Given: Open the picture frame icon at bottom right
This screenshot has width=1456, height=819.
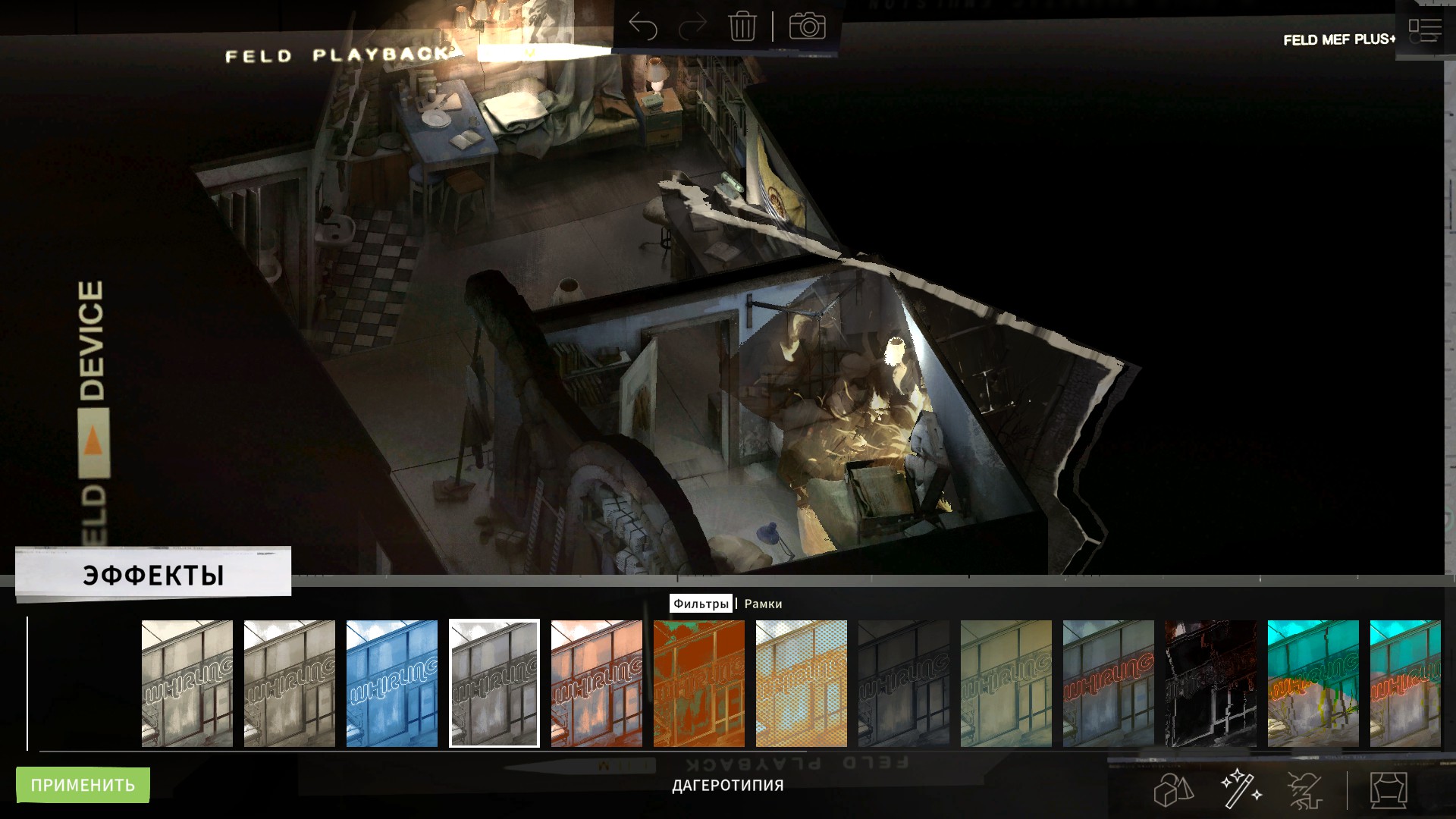Looking at the screenshot, I should pyautogui.click(x=1389, y=790).
